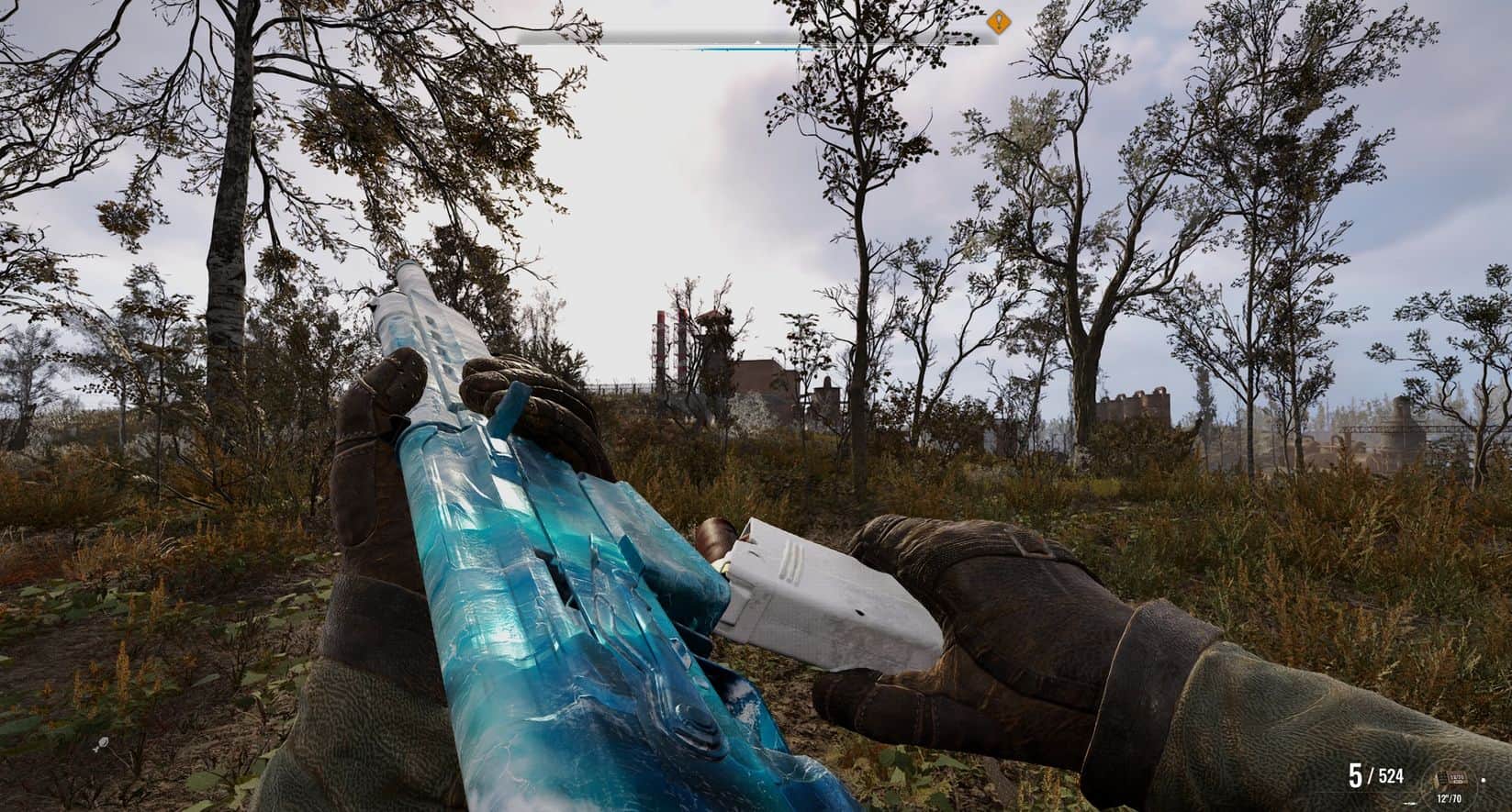Click the orange quest marker on the compass
The height and width of the screenshot is (812, 1512).
coord(998,22)
